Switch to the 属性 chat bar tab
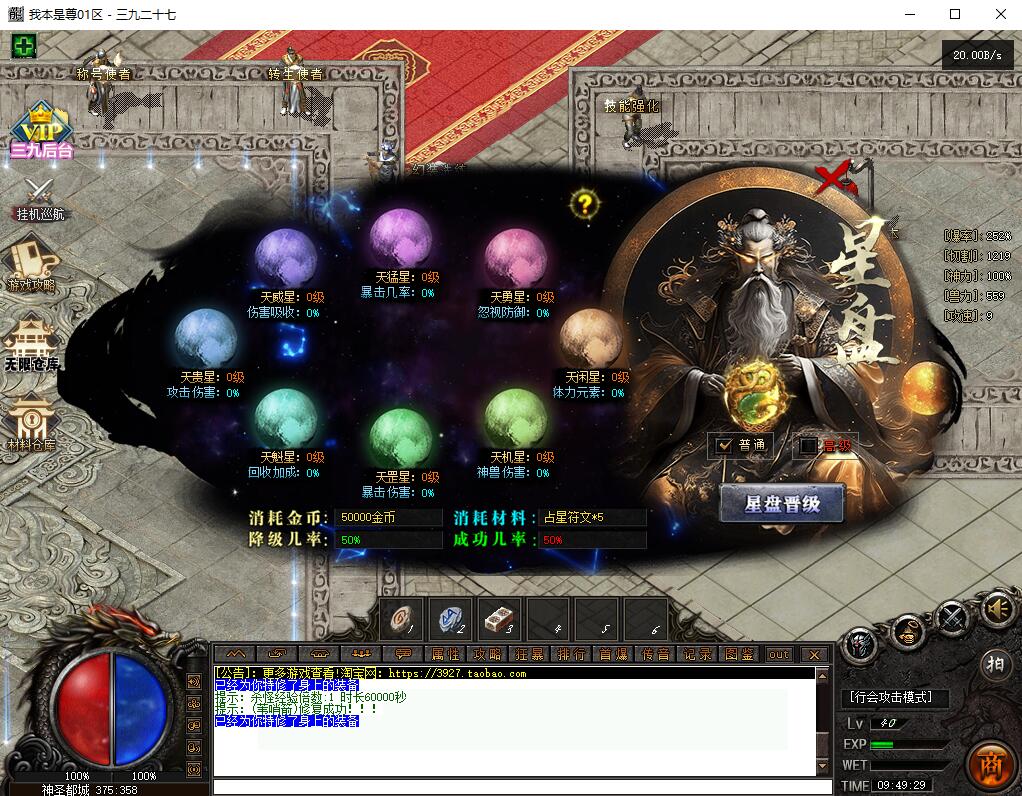 click(445, 654)
